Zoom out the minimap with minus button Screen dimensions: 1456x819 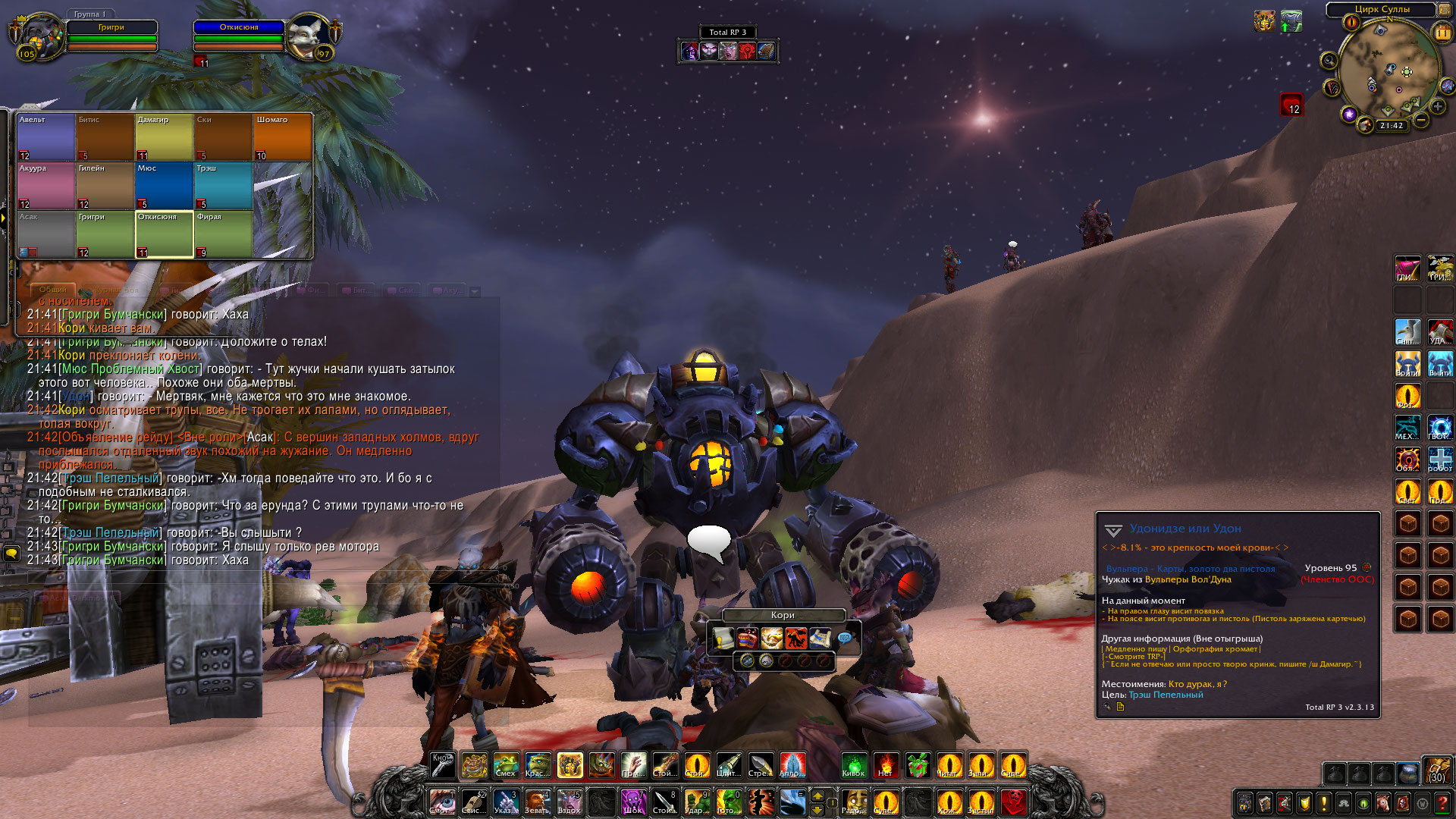click(x=1421, y=120)
